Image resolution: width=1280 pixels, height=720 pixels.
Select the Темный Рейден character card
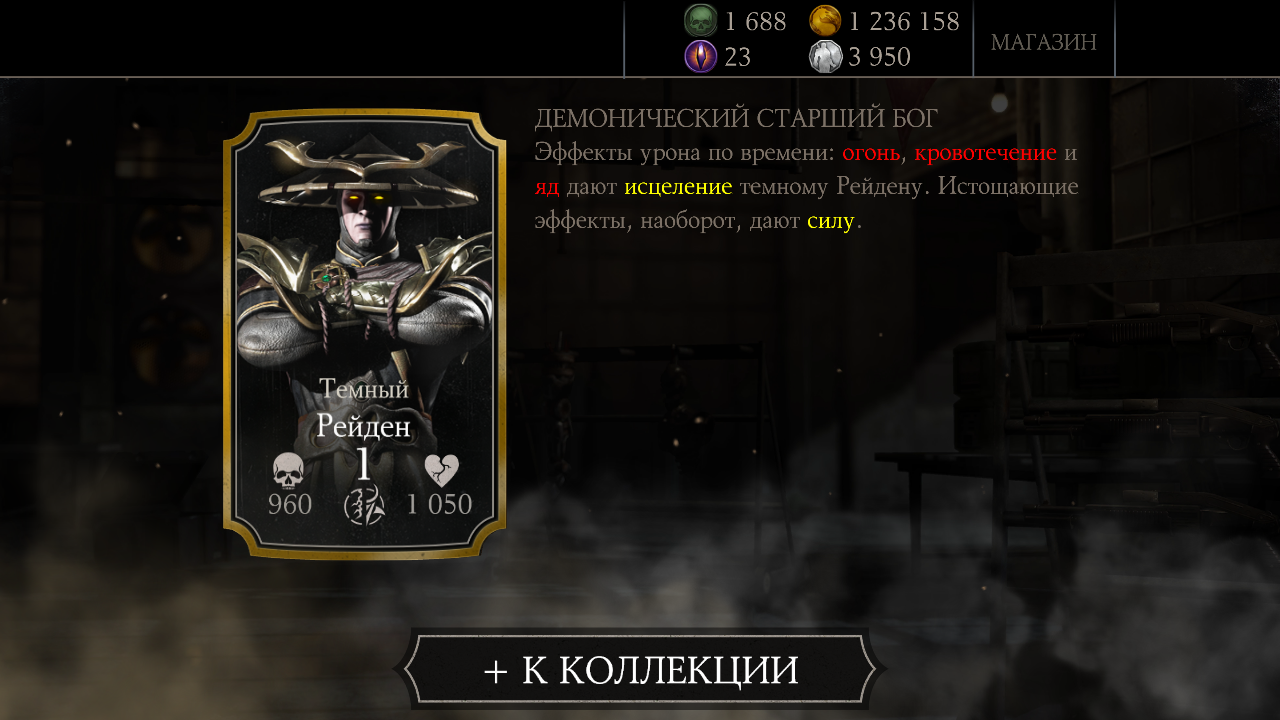click(x=364, y=333)
